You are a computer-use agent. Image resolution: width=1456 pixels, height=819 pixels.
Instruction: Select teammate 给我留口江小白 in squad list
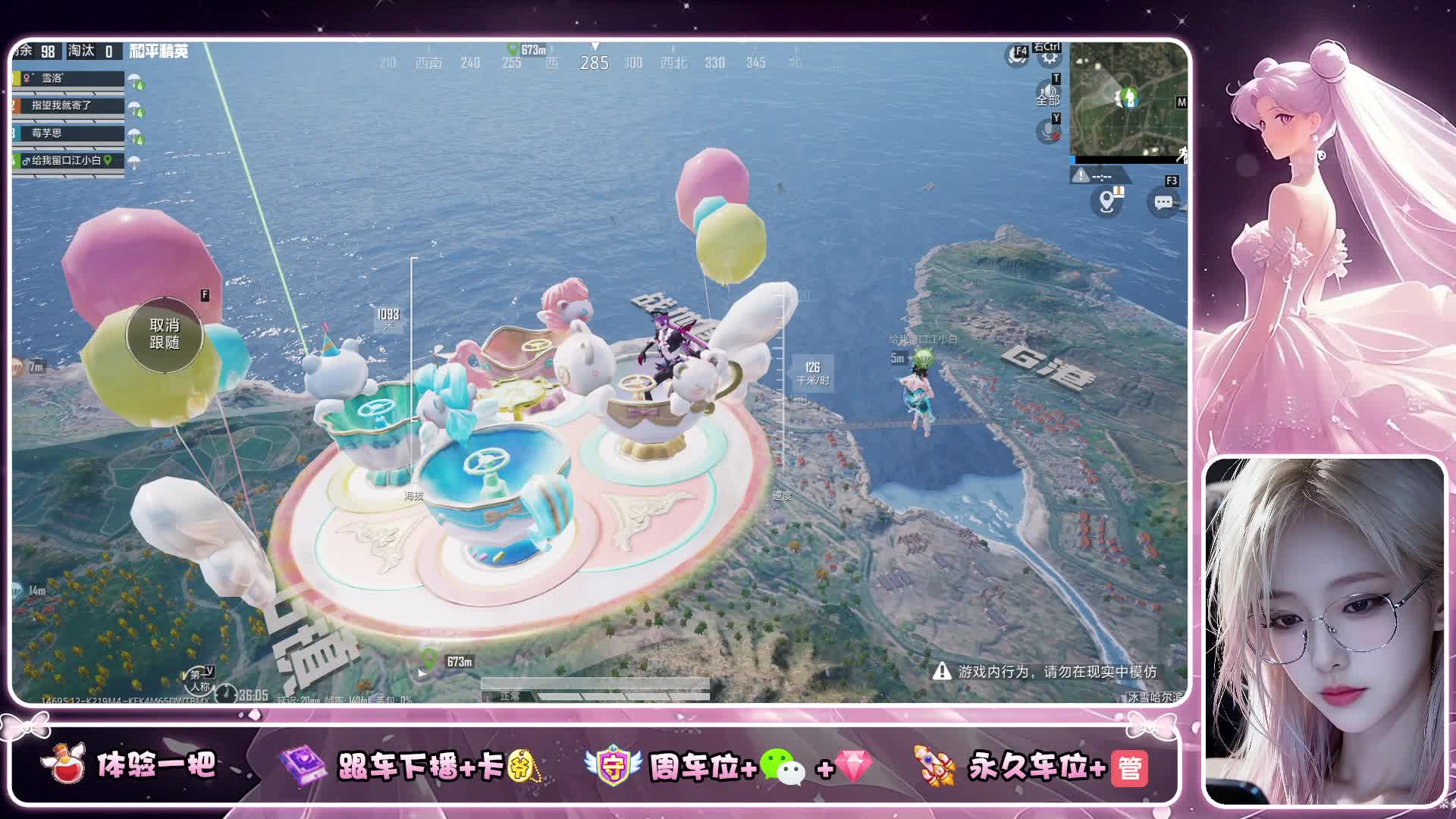tap(68, 161)
